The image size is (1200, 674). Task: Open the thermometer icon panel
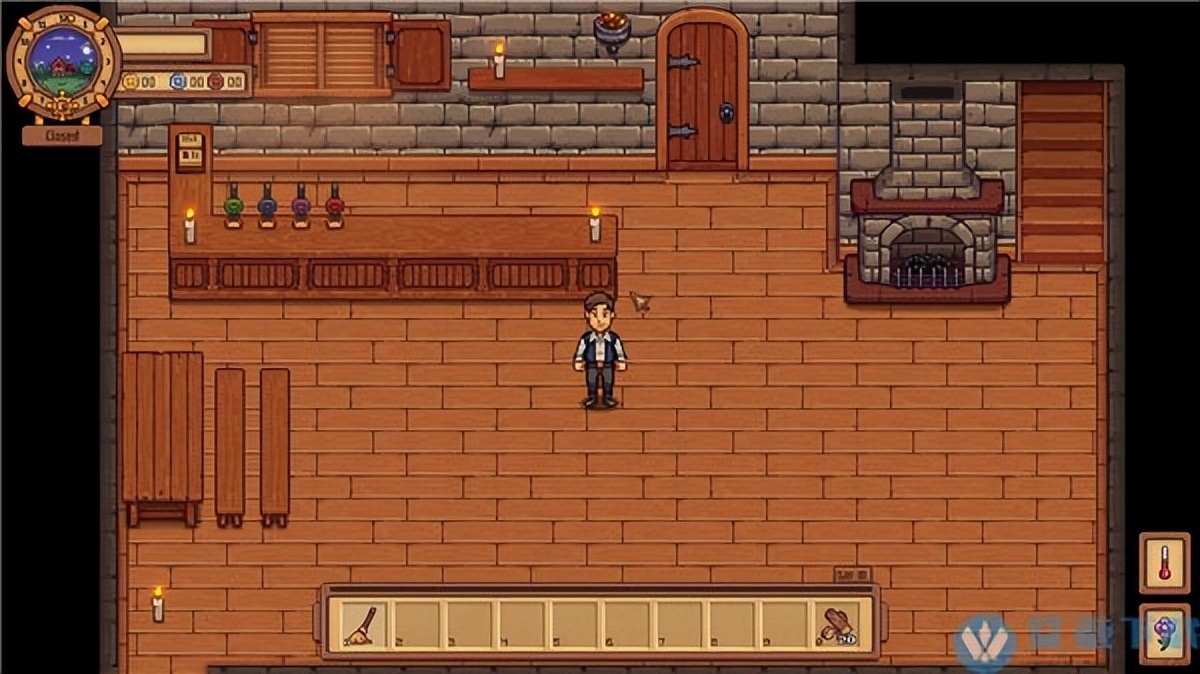tap(1164, 562)
